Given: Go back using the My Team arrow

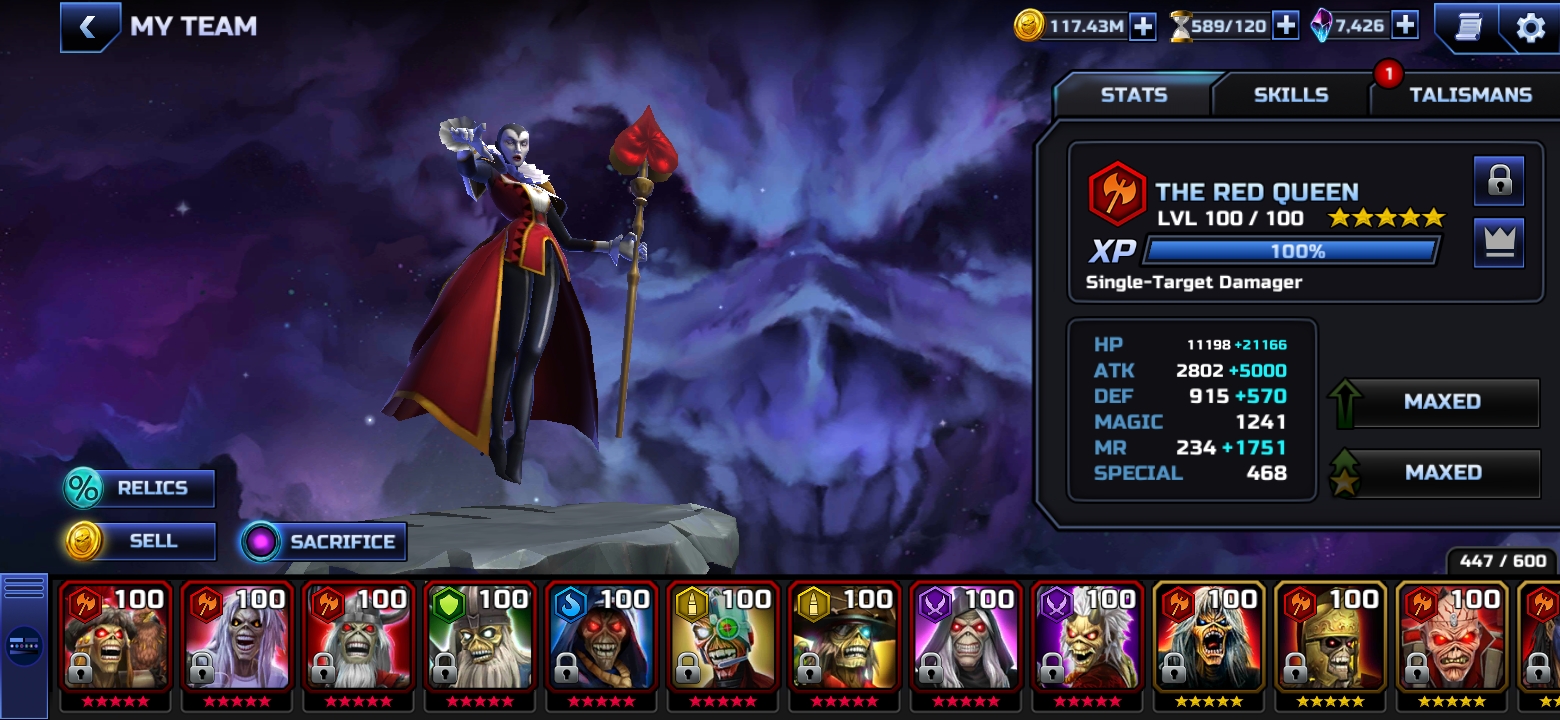Looking at the screenshot, I should pyautogui.click(x=88, y=27).
